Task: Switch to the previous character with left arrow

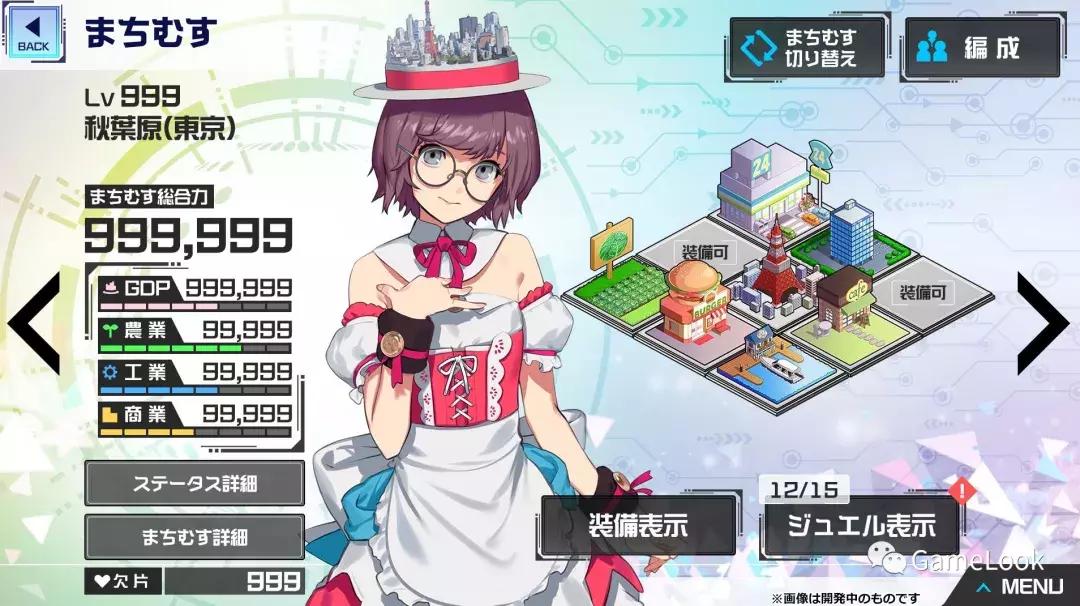Action: click(x=35, y=323)
